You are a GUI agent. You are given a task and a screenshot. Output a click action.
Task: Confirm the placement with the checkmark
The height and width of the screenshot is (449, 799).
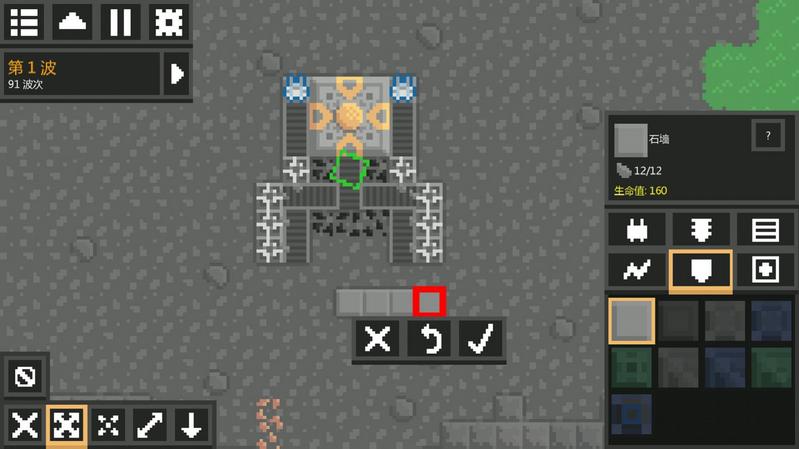(482, 339)
